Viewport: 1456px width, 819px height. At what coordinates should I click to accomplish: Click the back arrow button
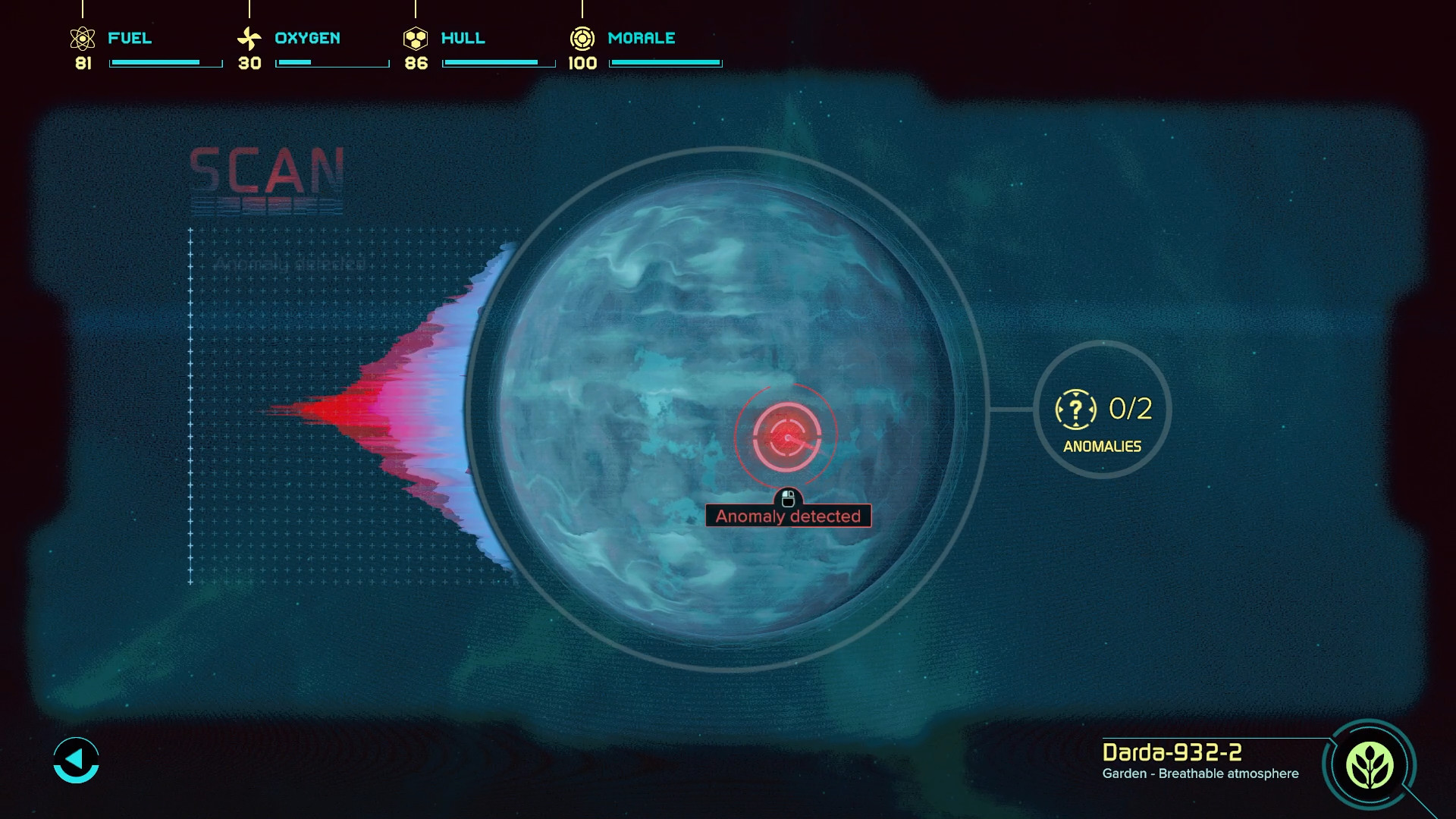tap(76, 759)
